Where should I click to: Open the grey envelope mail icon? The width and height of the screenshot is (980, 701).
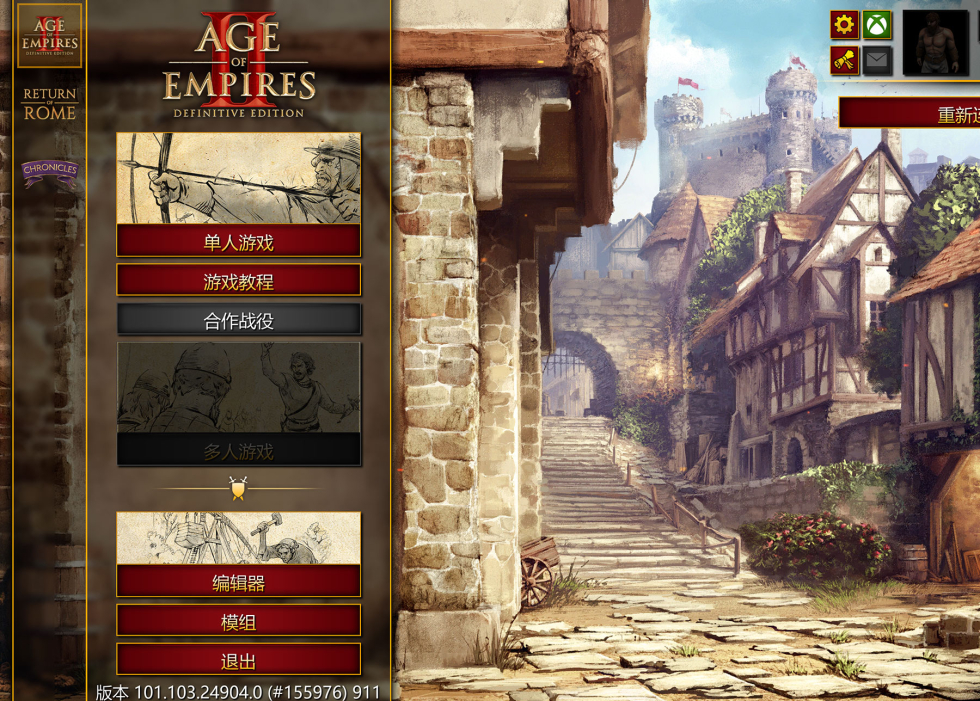coord(877,60)
